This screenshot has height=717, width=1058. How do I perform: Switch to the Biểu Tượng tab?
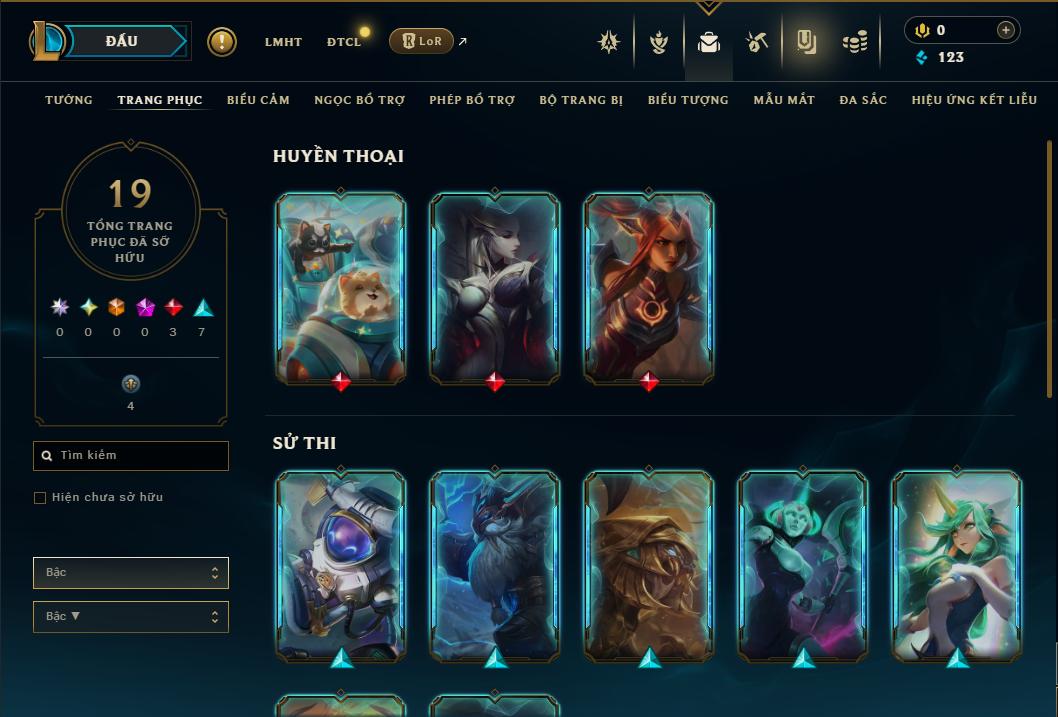[x=688, y=100]
